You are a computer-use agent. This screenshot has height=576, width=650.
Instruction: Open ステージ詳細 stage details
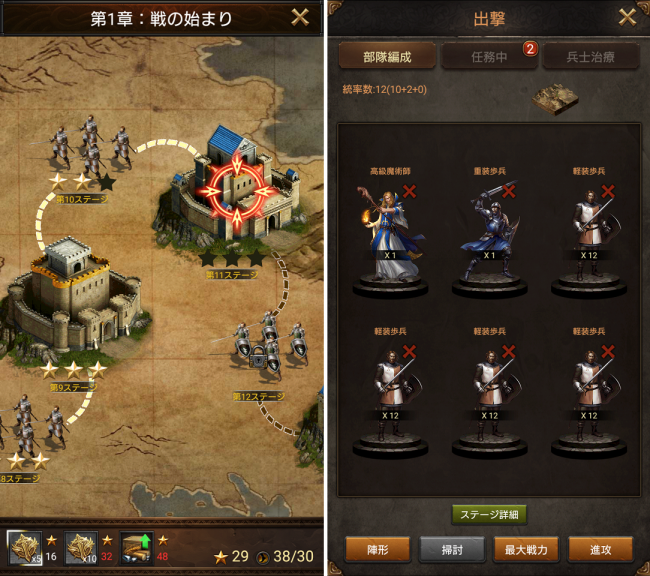[x=489, y=515]
